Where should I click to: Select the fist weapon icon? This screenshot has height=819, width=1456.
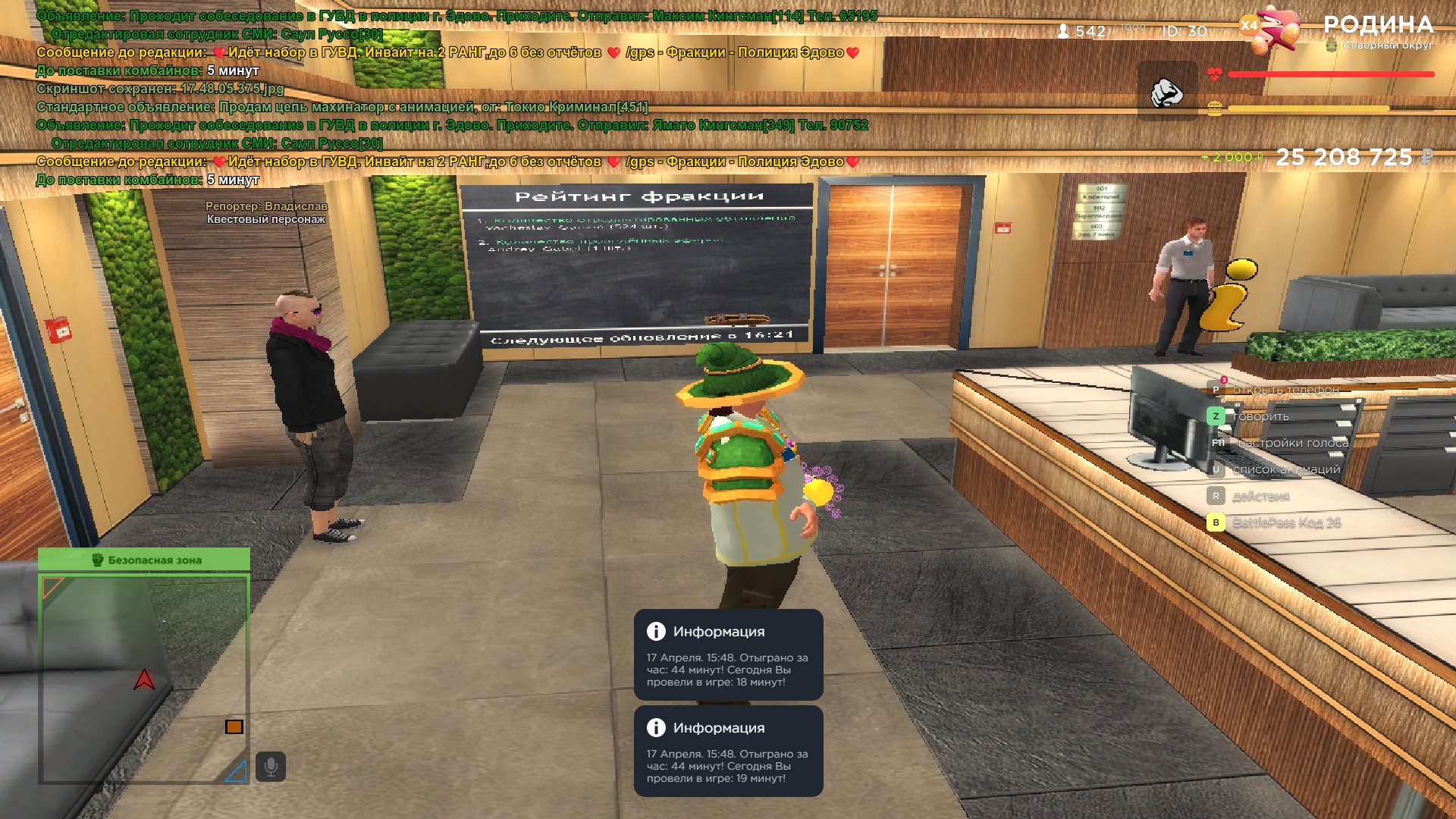click(x=1166, y=92)
